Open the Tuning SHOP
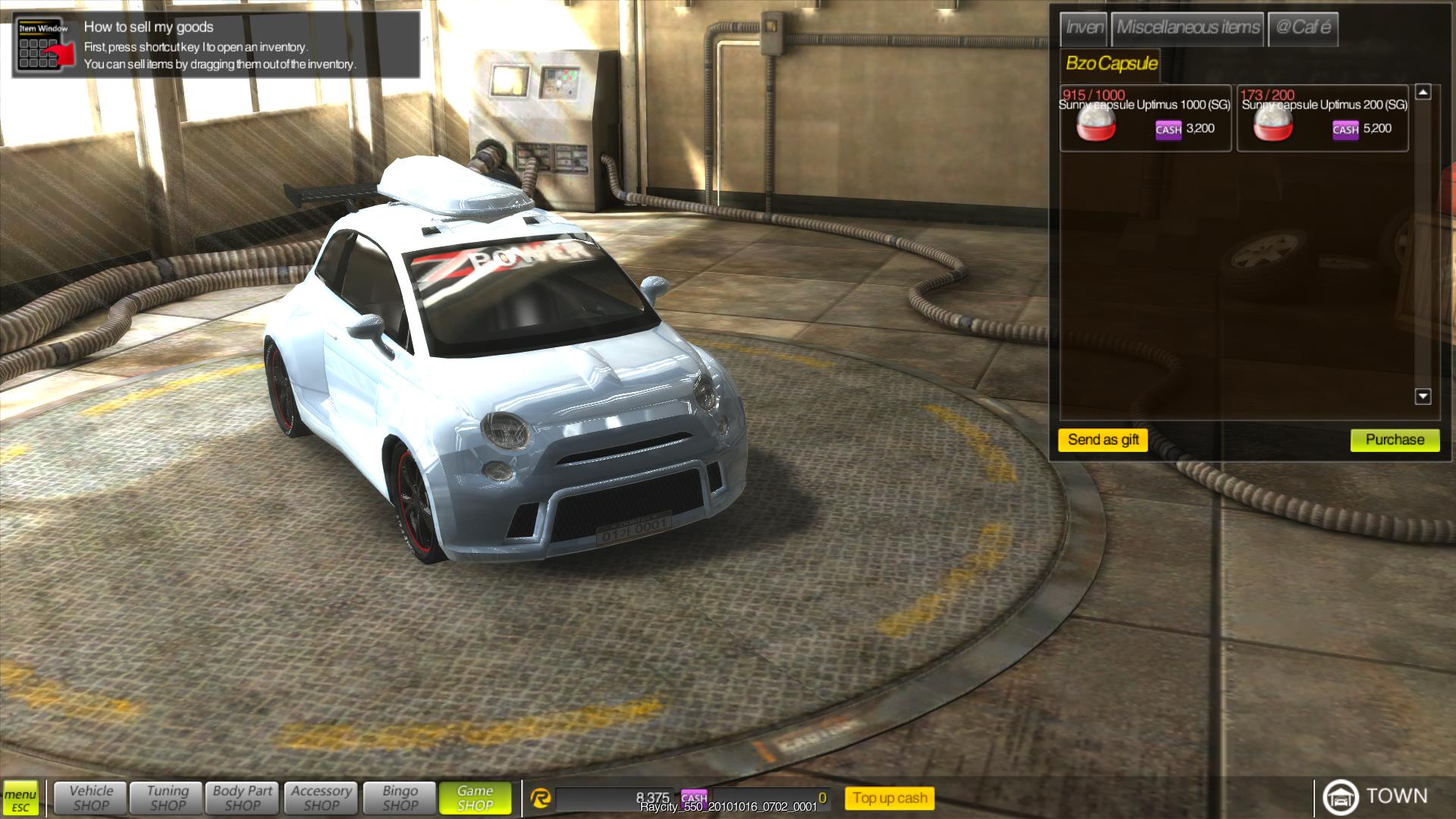1456x819 pixels. pyautogui.click(x=168, y=798)
